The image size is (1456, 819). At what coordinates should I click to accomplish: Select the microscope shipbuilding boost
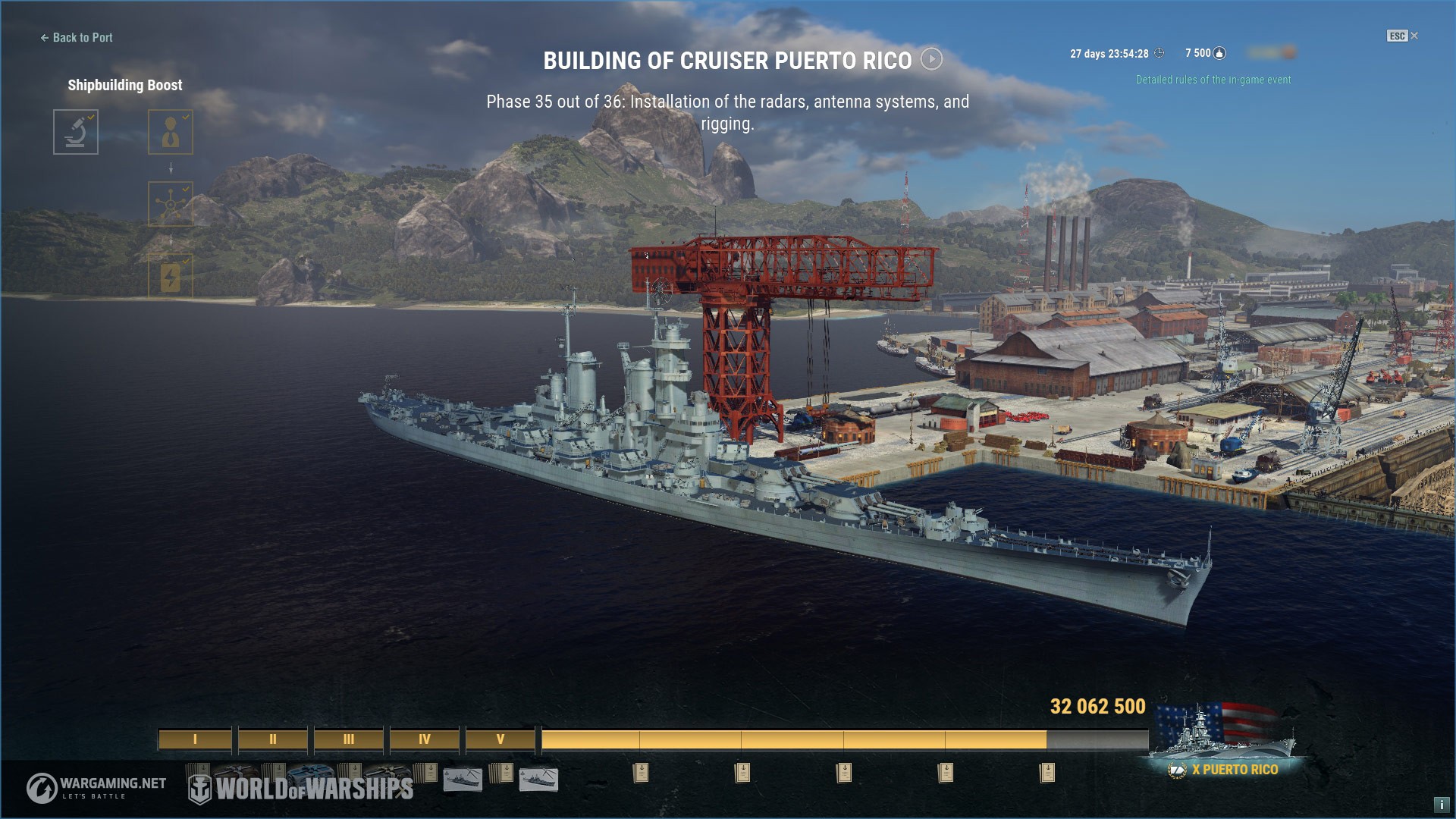pyautogui.click(x=76, y=132)
